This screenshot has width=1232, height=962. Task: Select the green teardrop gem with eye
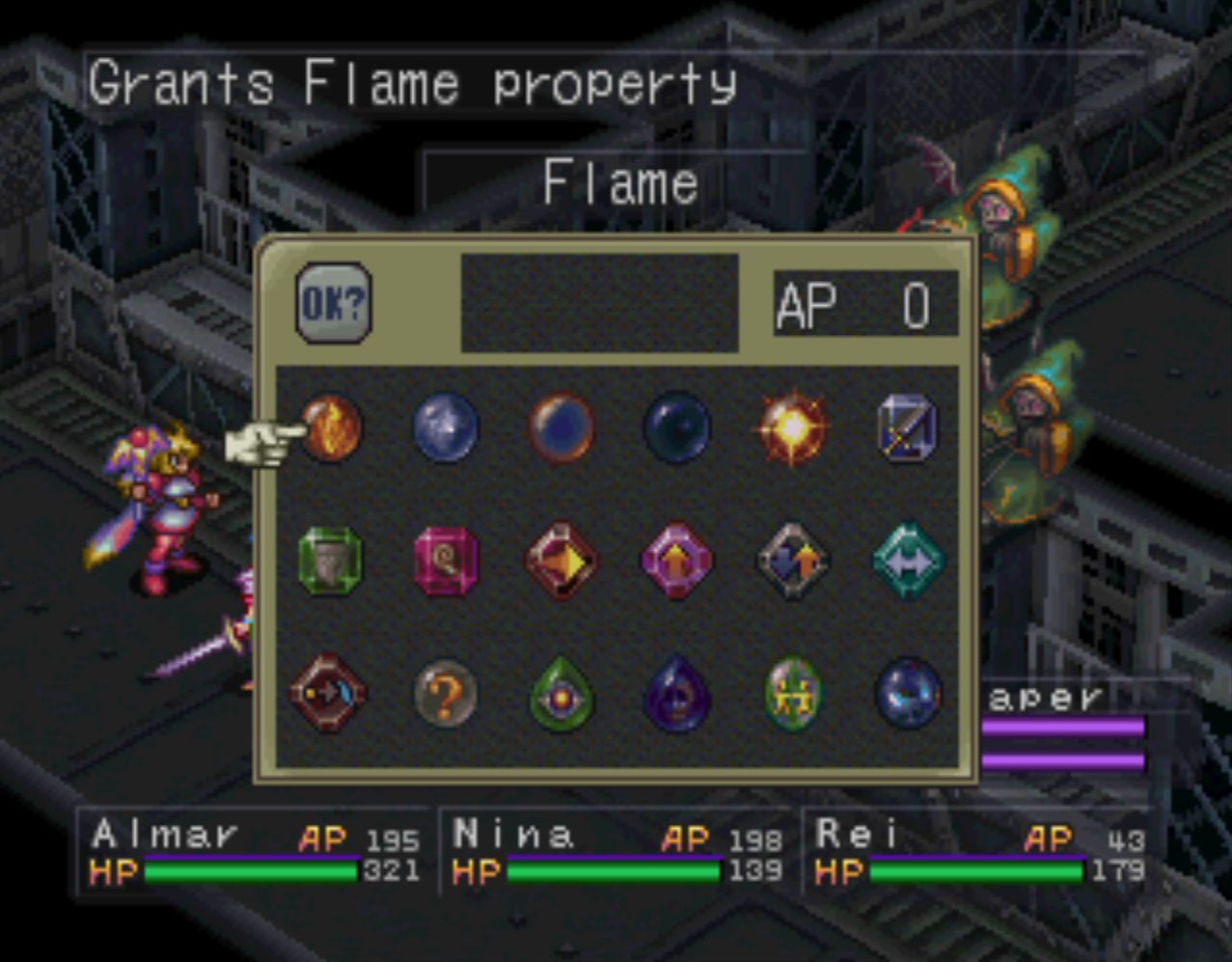click(561, 695)
